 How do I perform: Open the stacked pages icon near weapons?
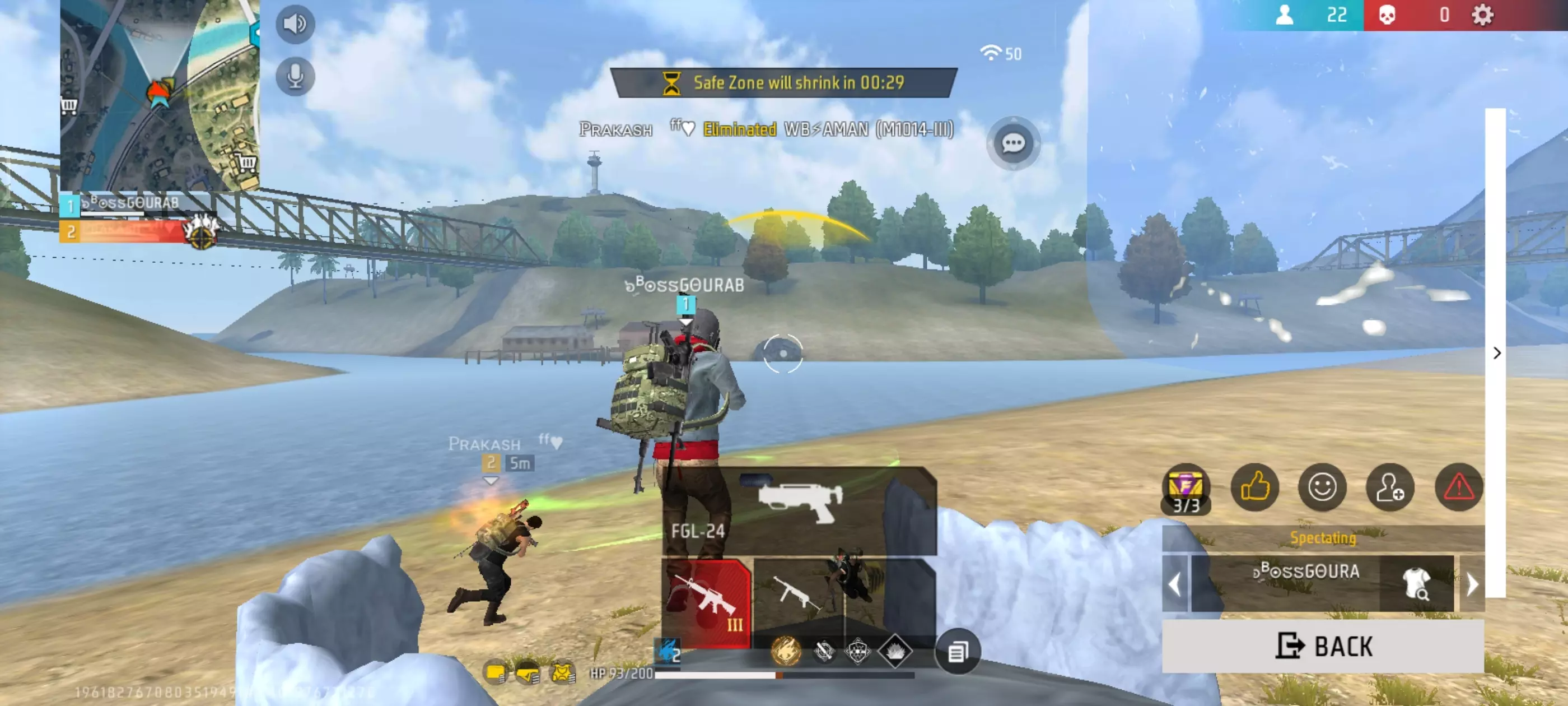coord(957,652)
